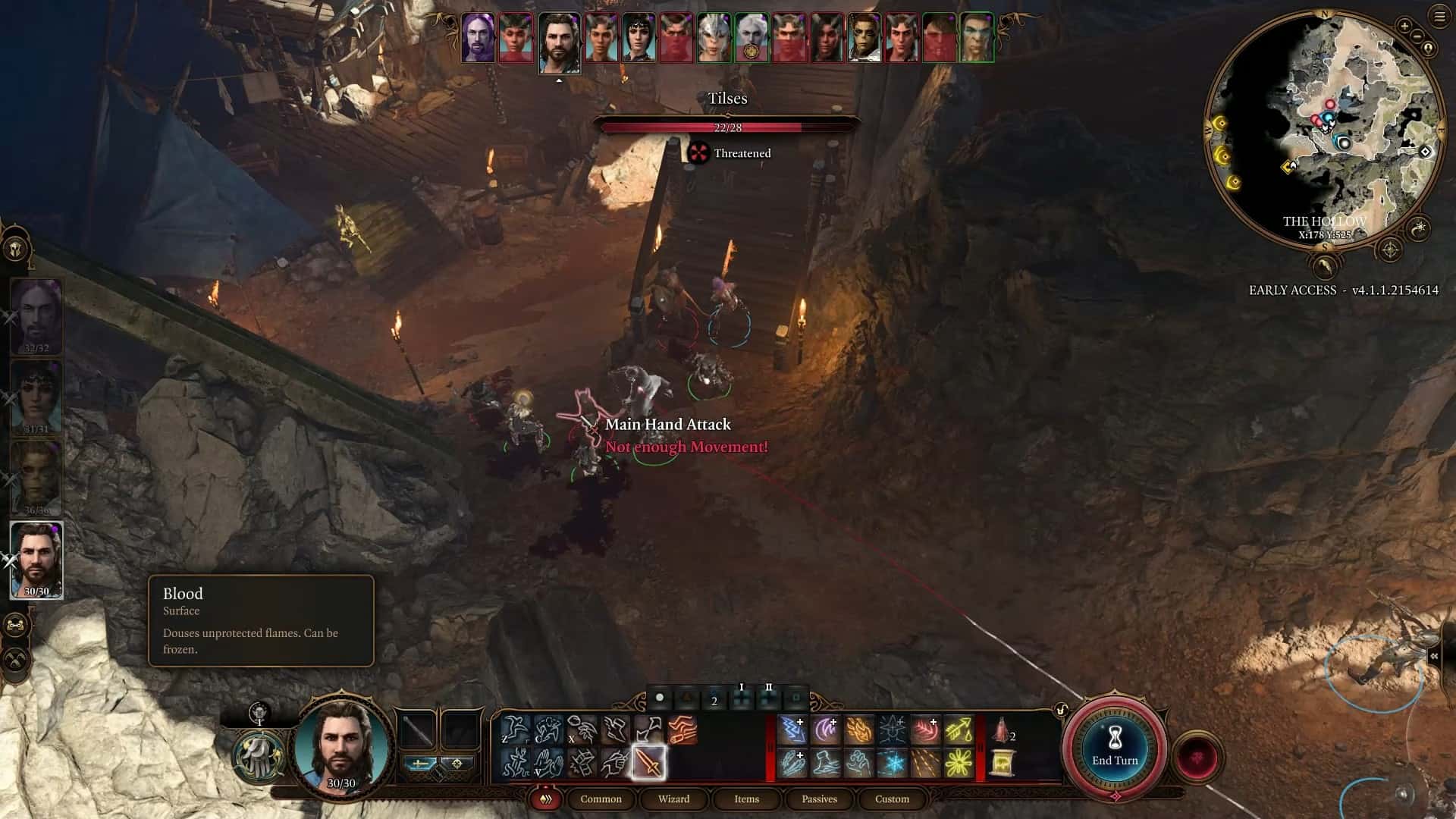The image size is (1456, 819).
Task: Zoom in on the minimap
Action: (1404, 27)
